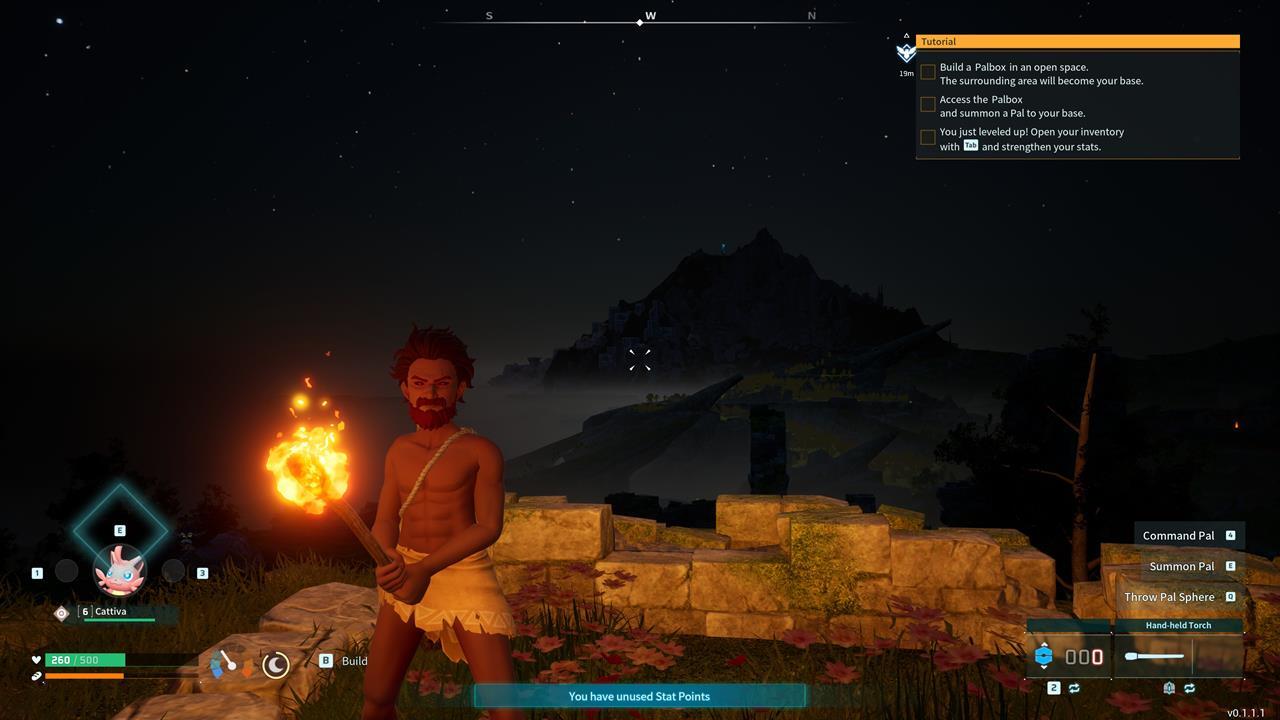Click the crescent moon time-of-day icon
1280x720 pixels.
pos(276,664)
